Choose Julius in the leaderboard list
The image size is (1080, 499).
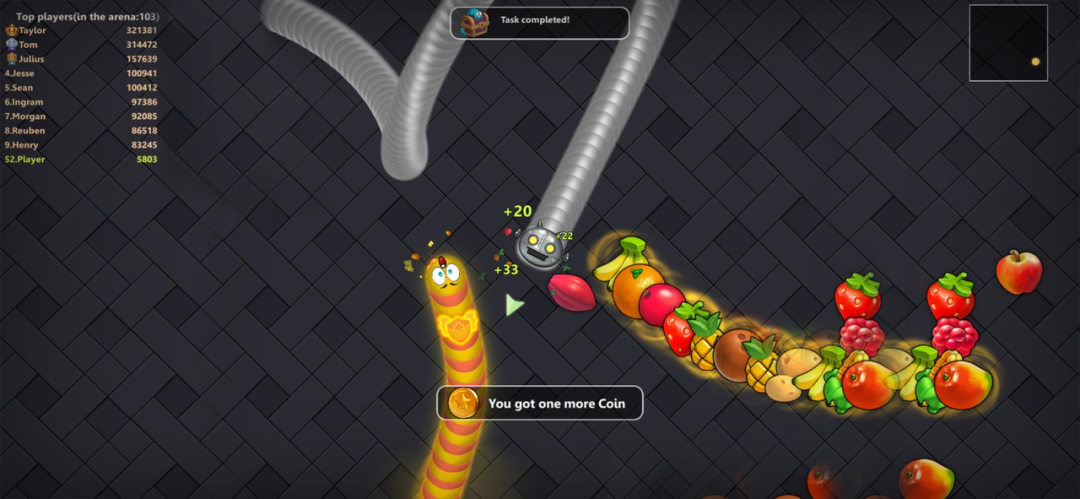click(80, 59)
